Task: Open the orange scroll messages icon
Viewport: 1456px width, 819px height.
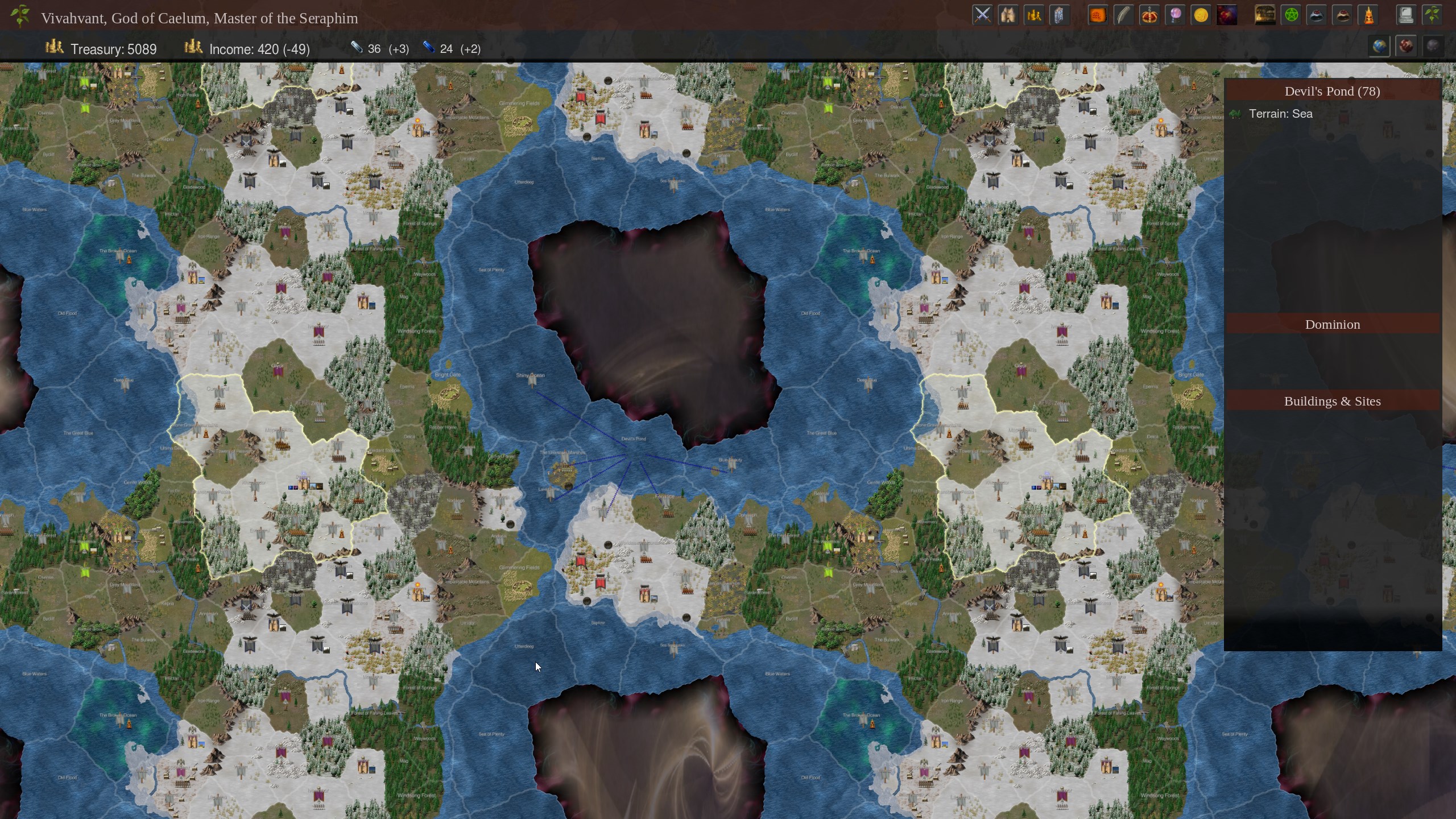Action: [x=1097, y=15]
